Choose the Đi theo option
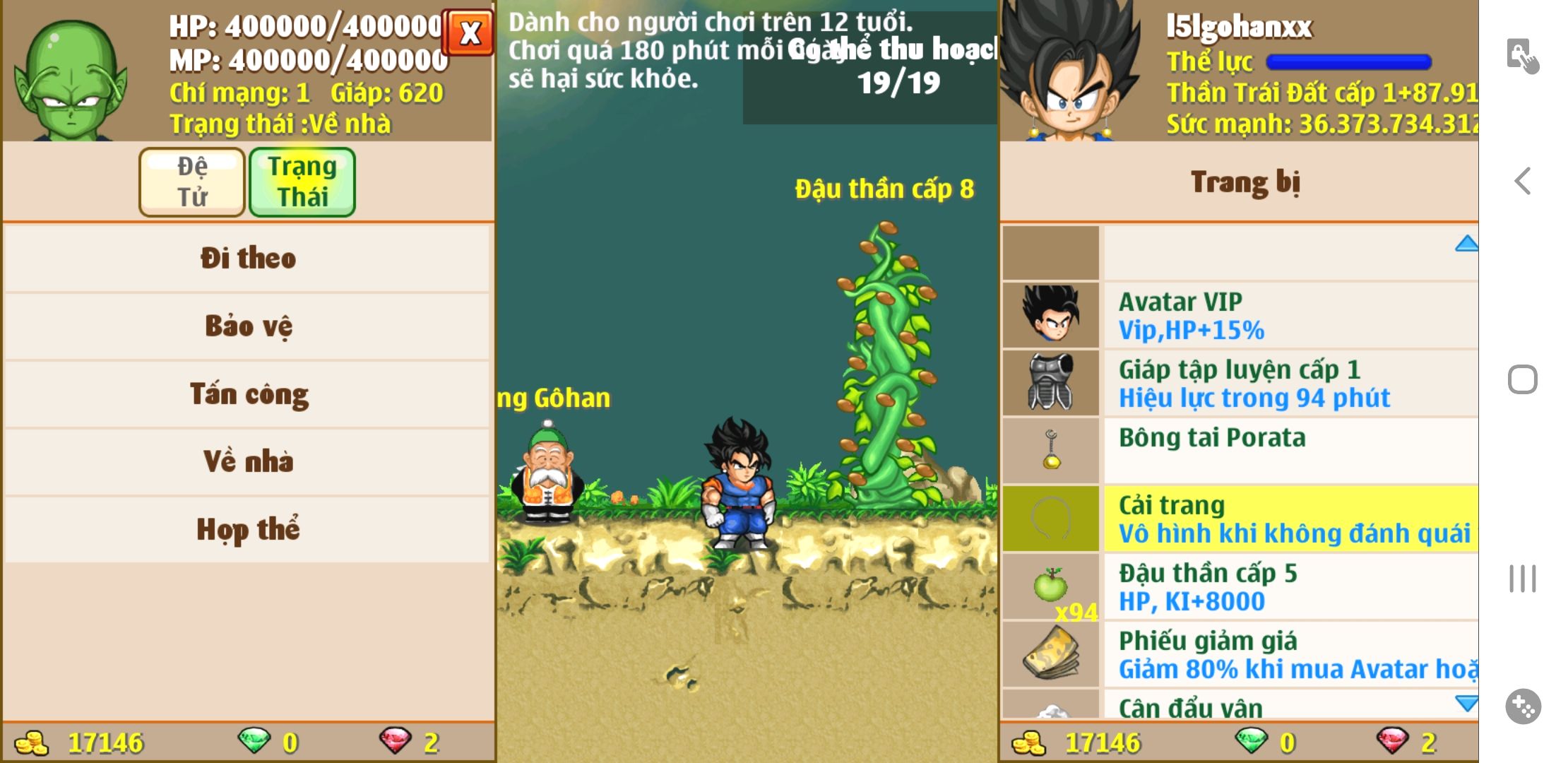The height and width of the screenshot is (763, 1568). 247,258
